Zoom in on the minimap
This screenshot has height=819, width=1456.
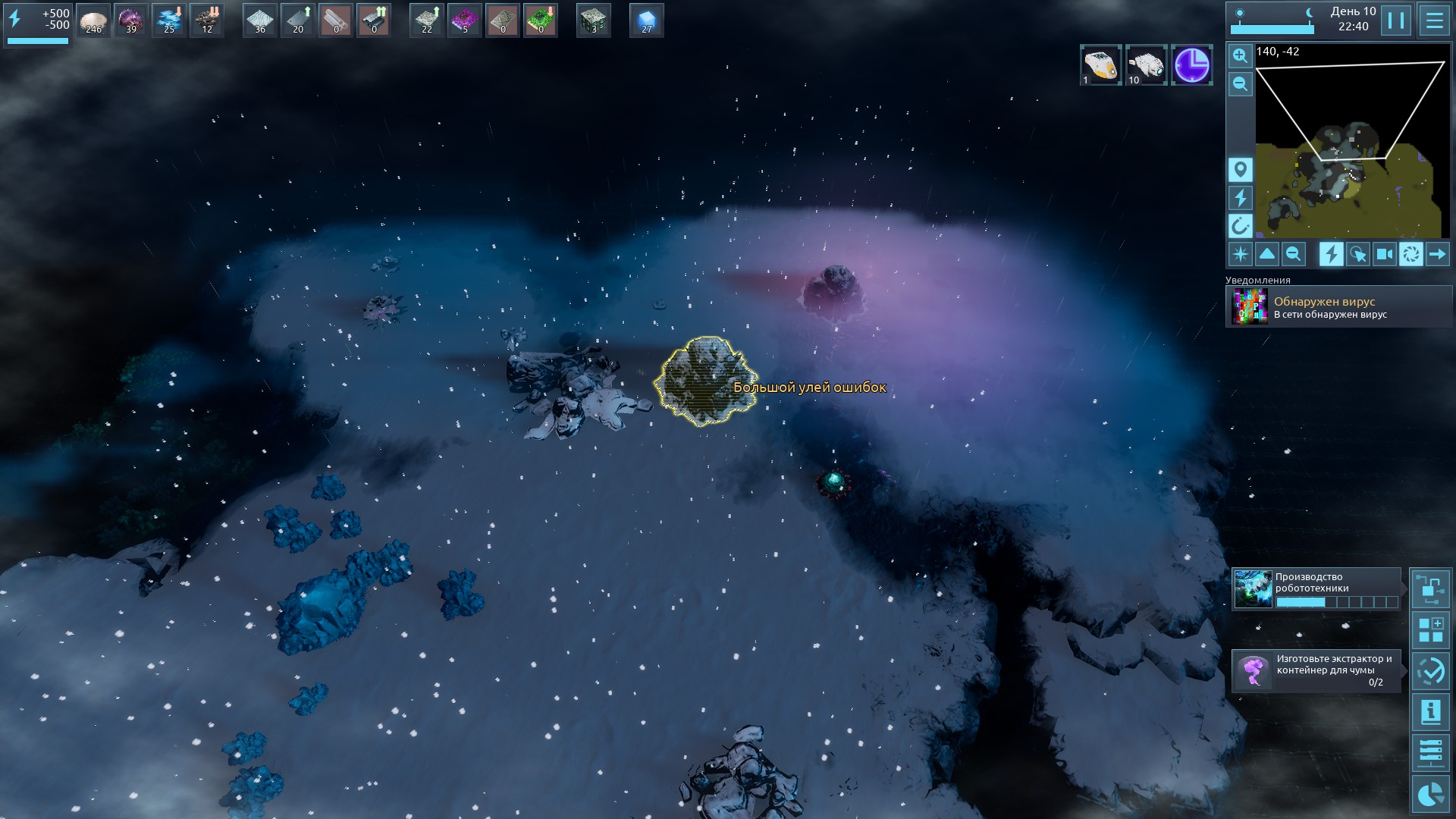coord(1240,55)
